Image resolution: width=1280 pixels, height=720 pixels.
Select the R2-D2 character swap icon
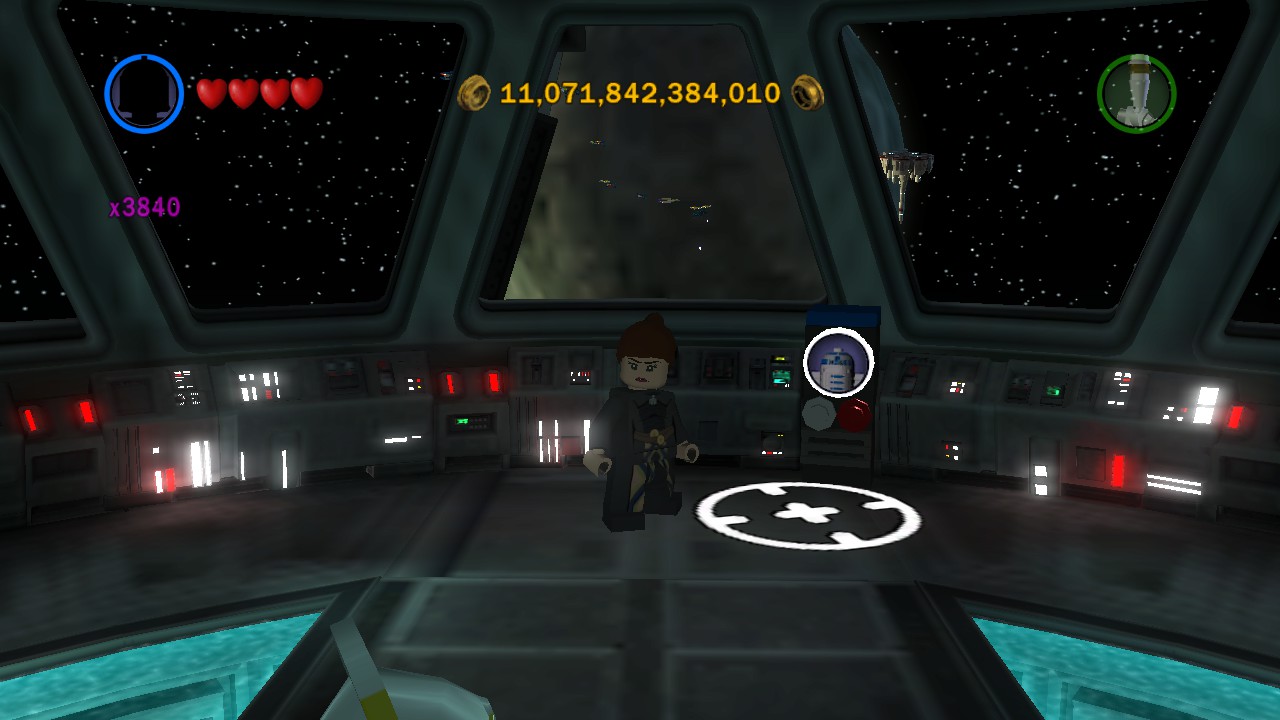pyautogui.click(x=838, y=364)
